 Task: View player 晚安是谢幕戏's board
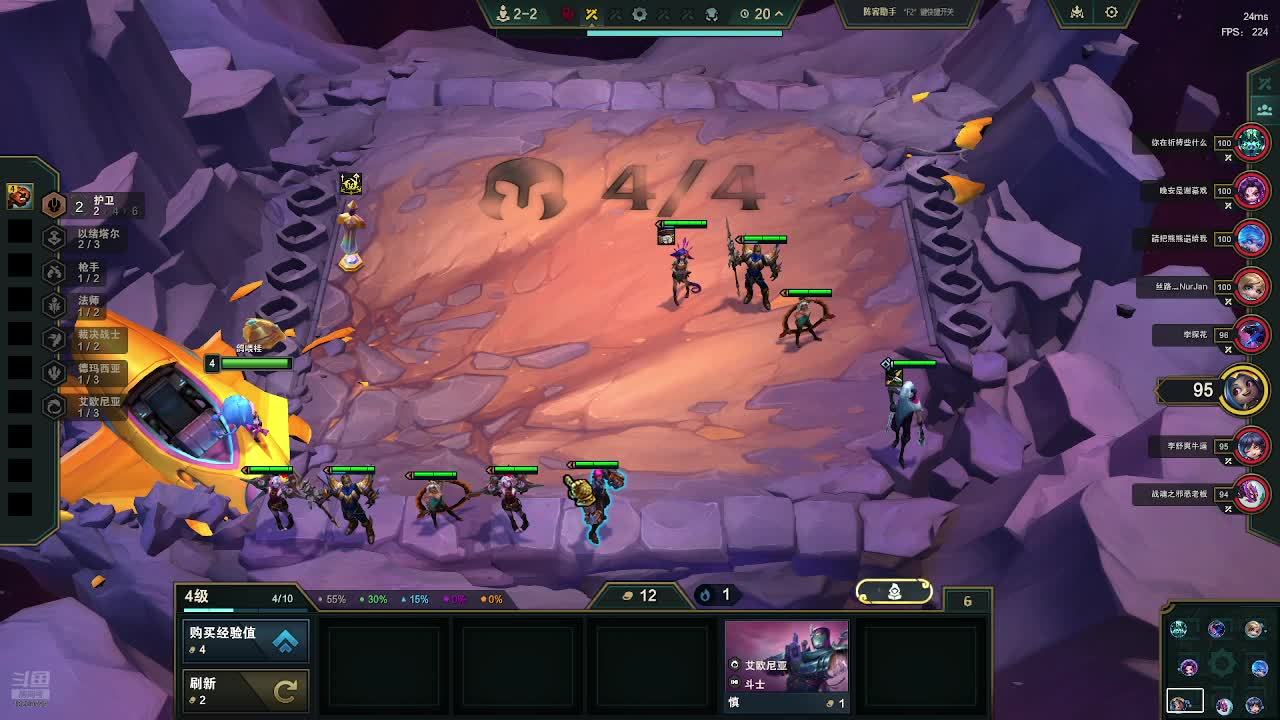[x=1251, y=190]
